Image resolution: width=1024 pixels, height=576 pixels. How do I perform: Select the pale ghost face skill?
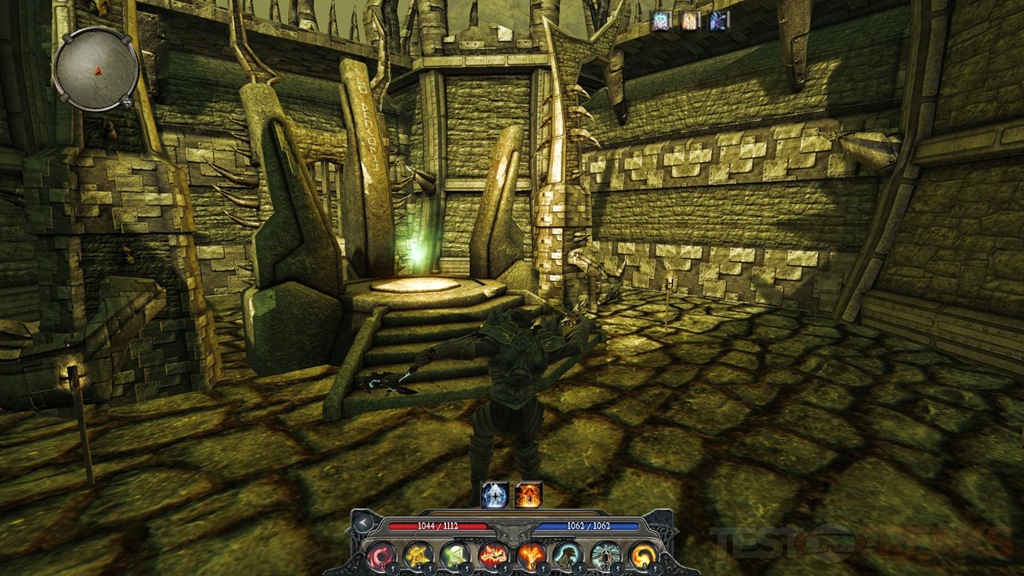(605, 555)
